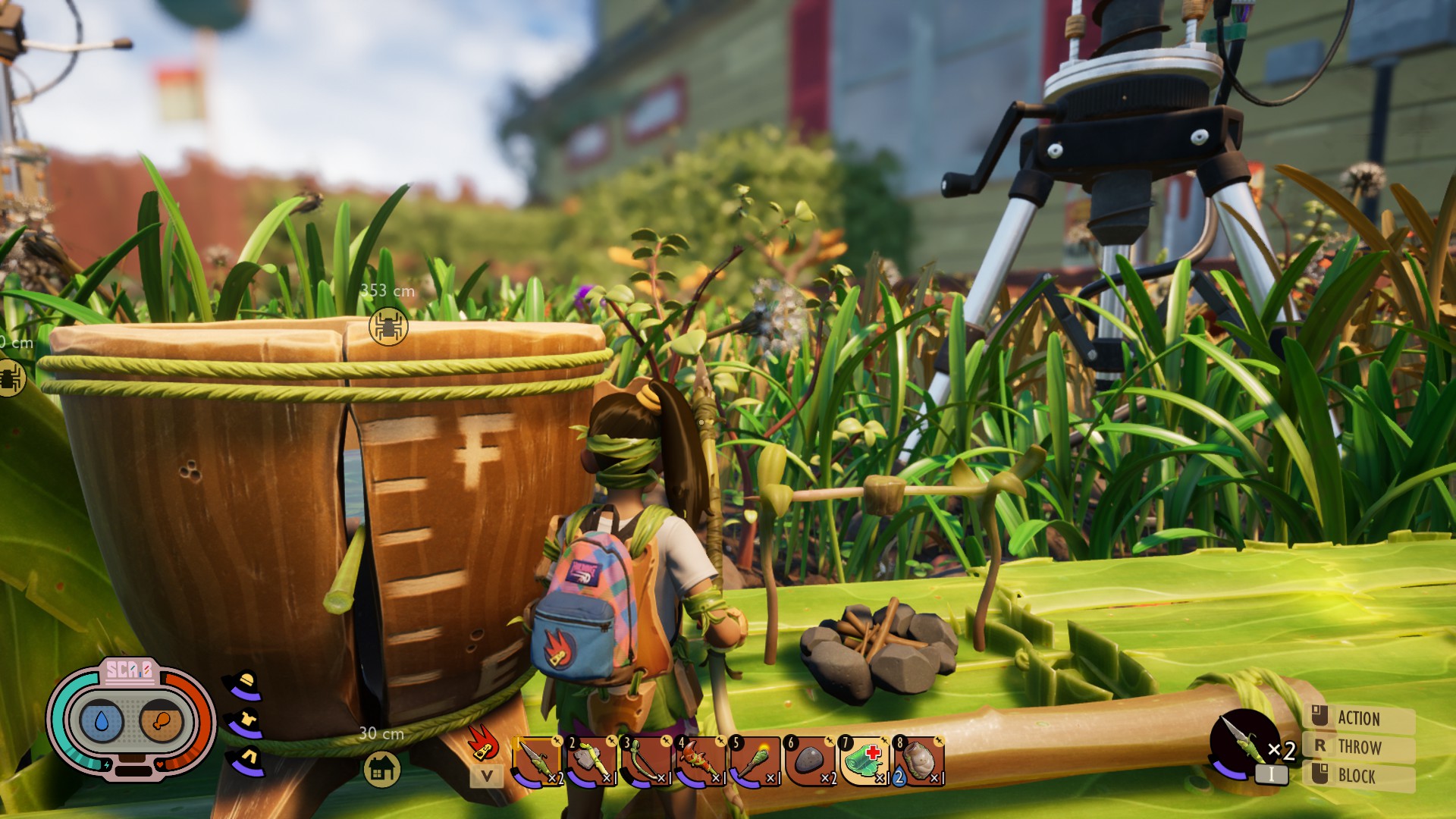
Task: Select the pebblet axe in slot 2
Action: tap(591, 761)
